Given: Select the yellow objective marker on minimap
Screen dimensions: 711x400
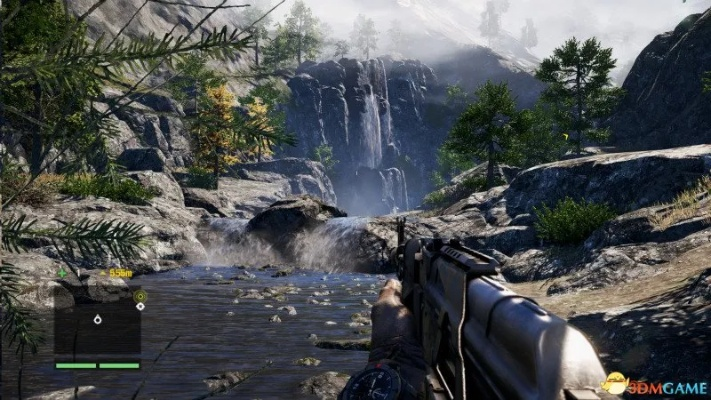Looking at the screenshot, I should 140,296.
